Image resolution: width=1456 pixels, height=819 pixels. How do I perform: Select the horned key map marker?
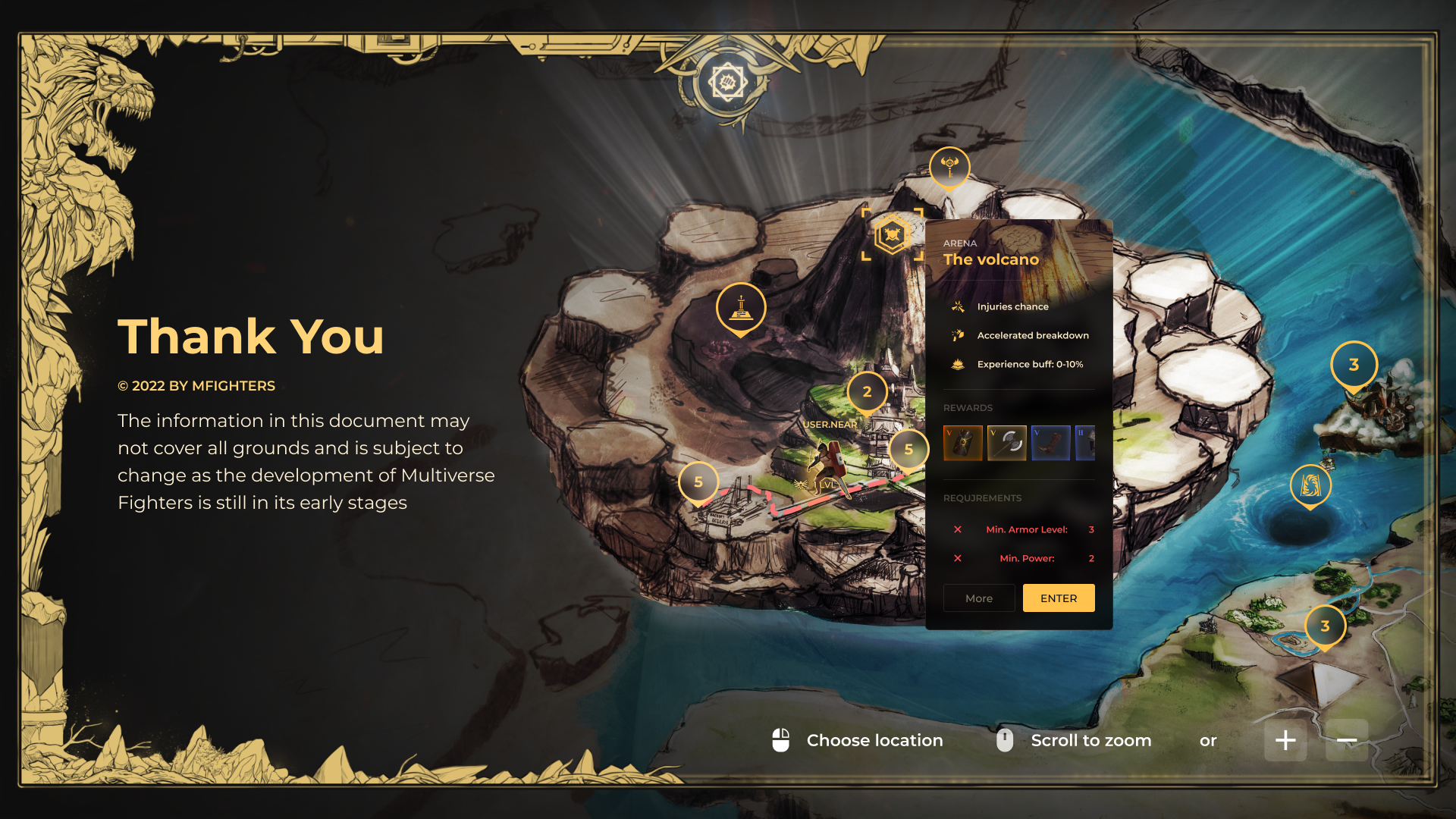pos(949,166)
